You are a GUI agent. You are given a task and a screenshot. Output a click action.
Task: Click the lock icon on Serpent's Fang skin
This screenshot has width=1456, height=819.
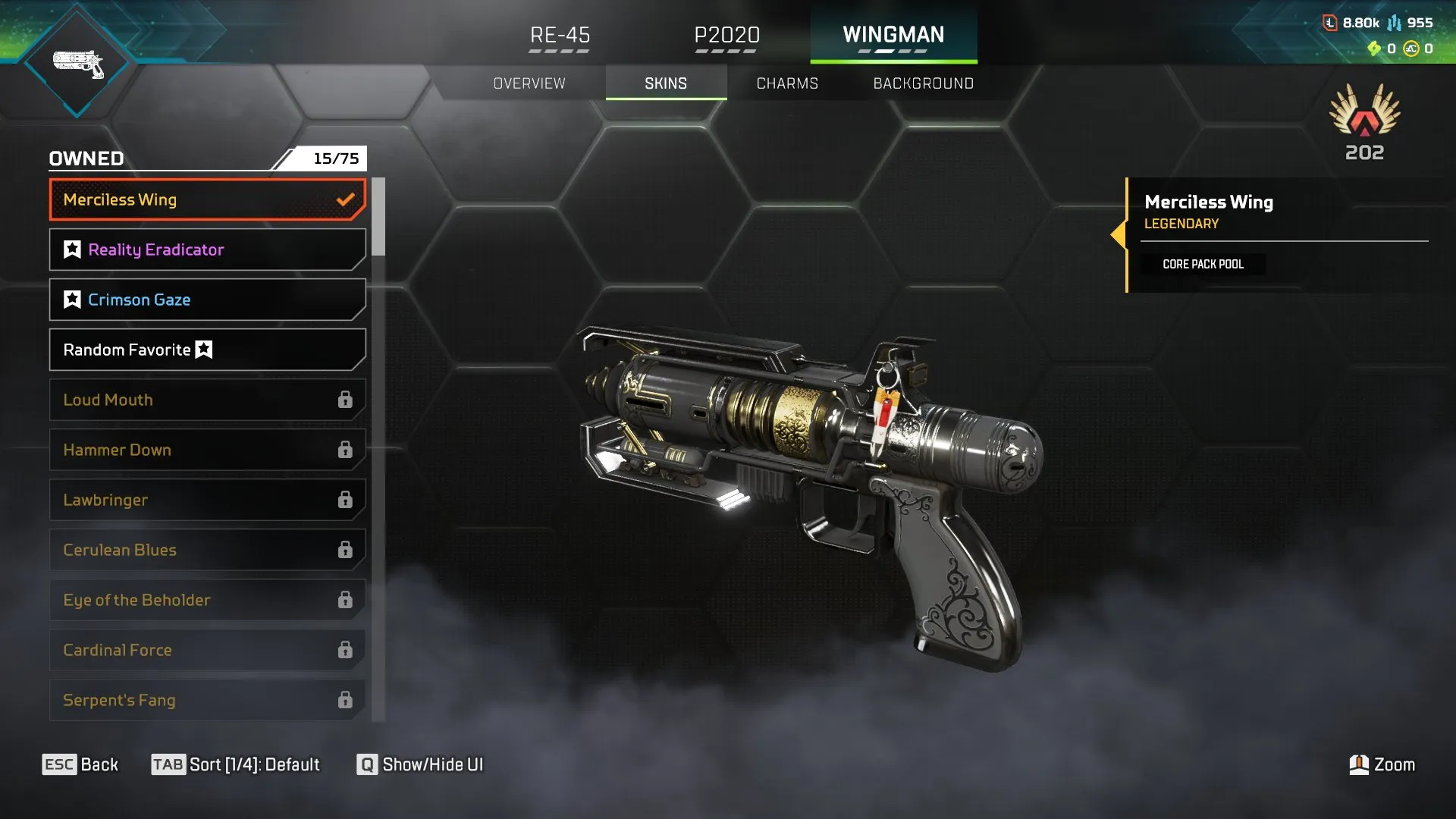tap(346, 700)
